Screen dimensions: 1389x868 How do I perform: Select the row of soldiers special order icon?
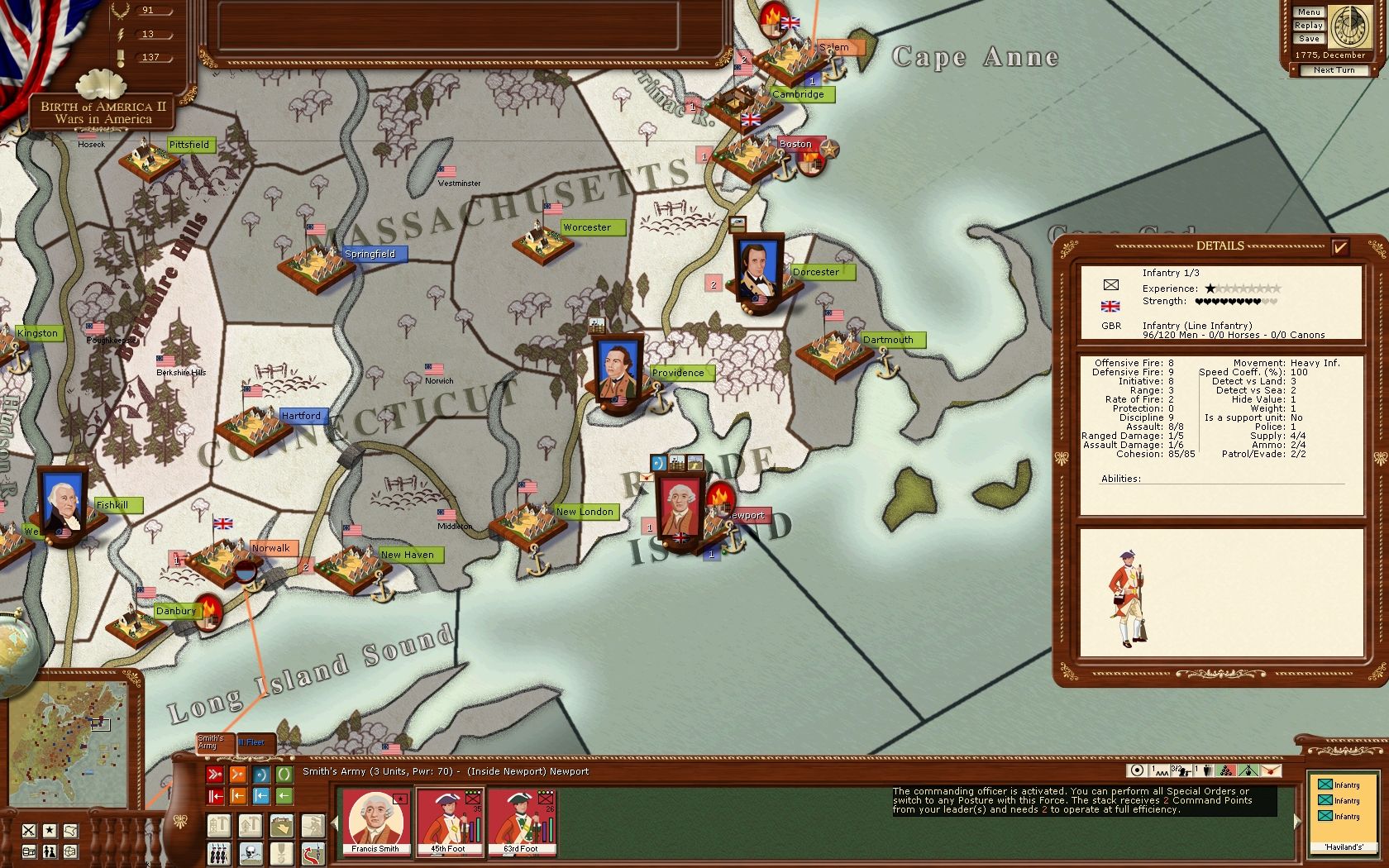(x=219, y=852)
